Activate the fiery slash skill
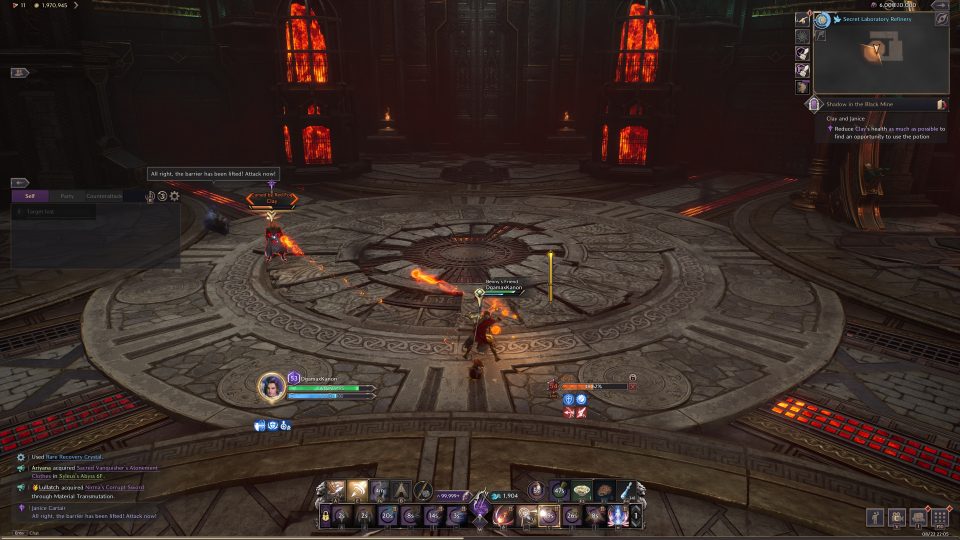 coord(506,516)
